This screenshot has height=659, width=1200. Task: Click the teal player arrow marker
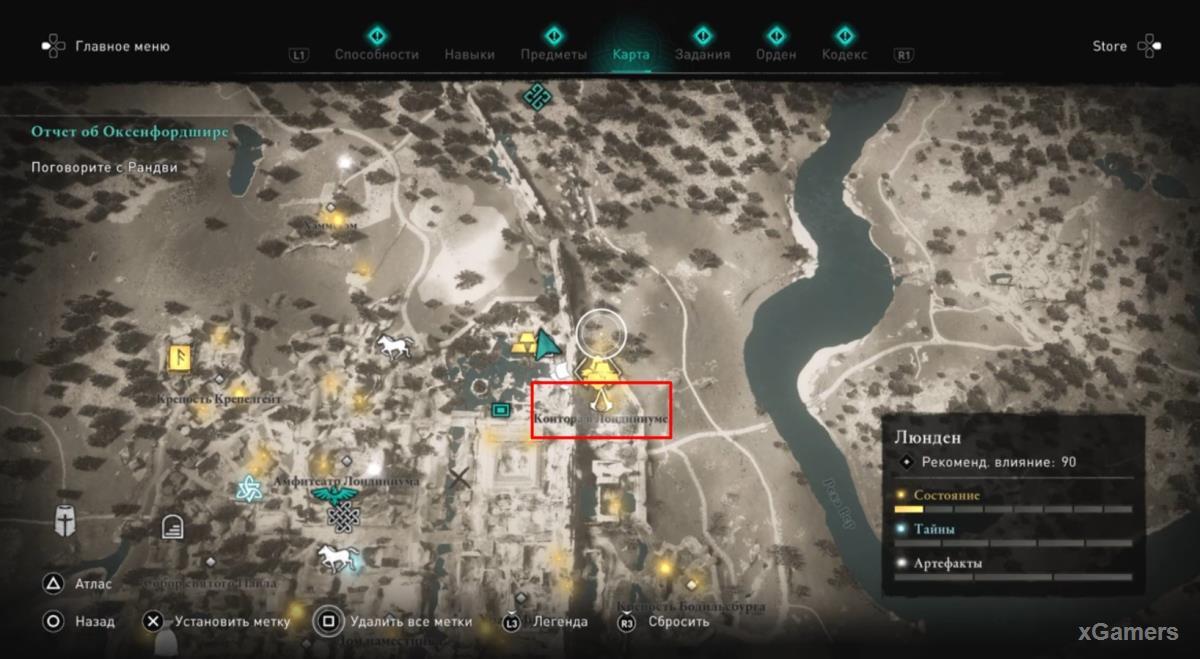pos(546,343)
